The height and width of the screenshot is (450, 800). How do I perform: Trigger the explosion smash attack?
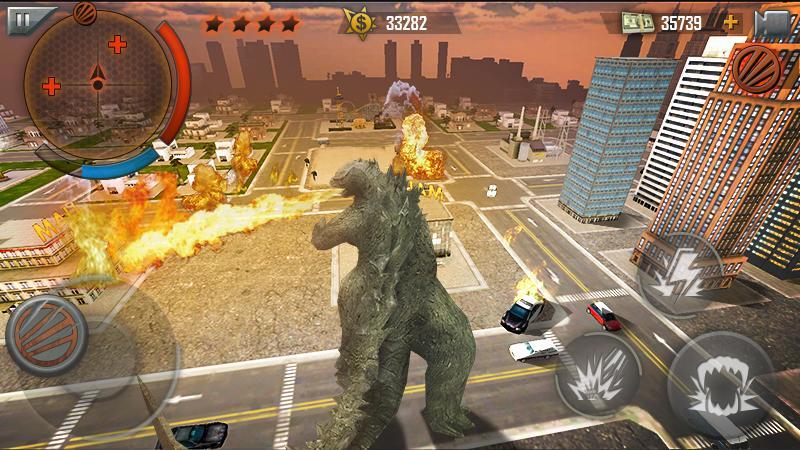(597, 377)
